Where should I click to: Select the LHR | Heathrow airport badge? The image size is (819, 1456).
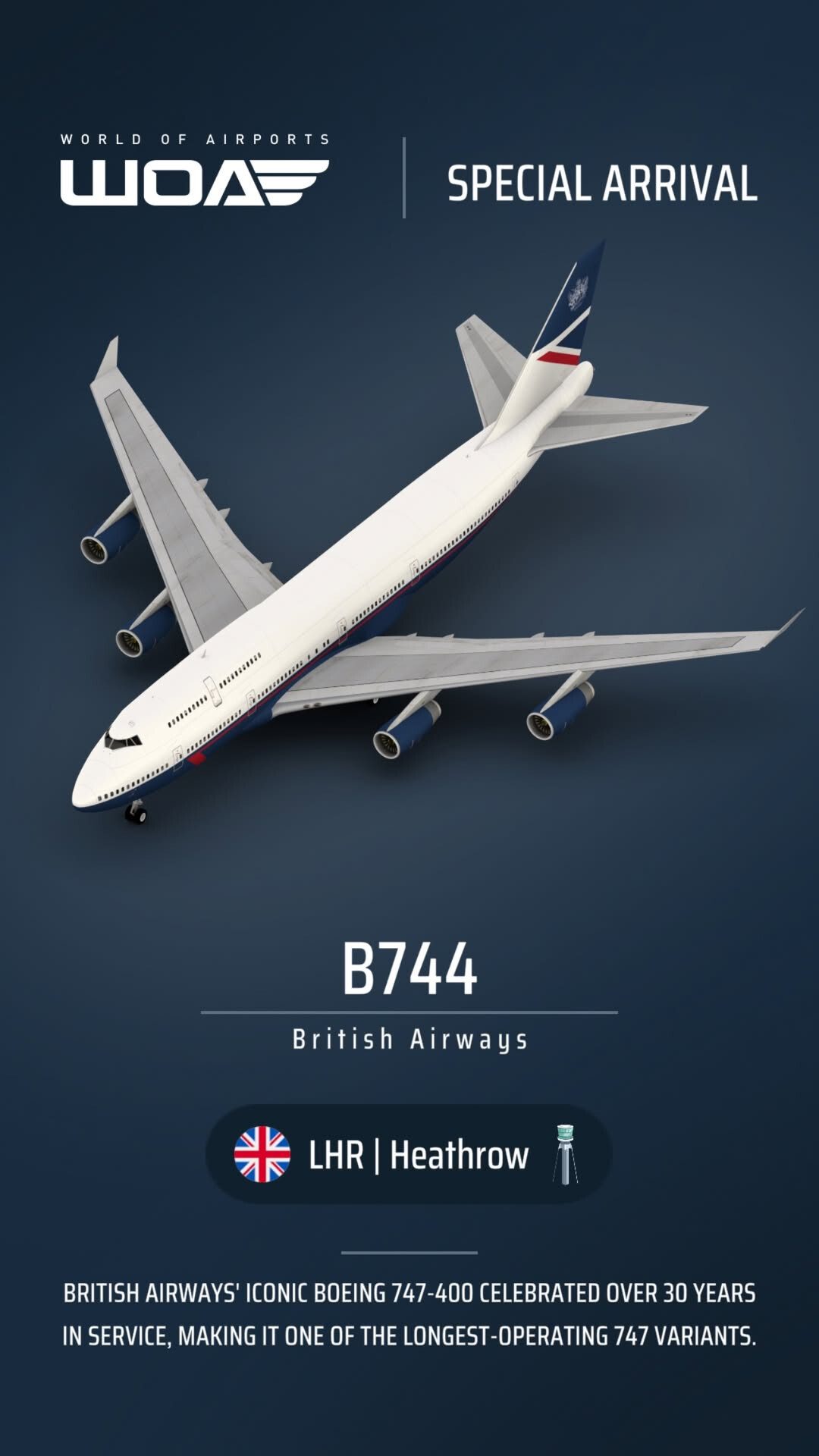[409, 1154]
